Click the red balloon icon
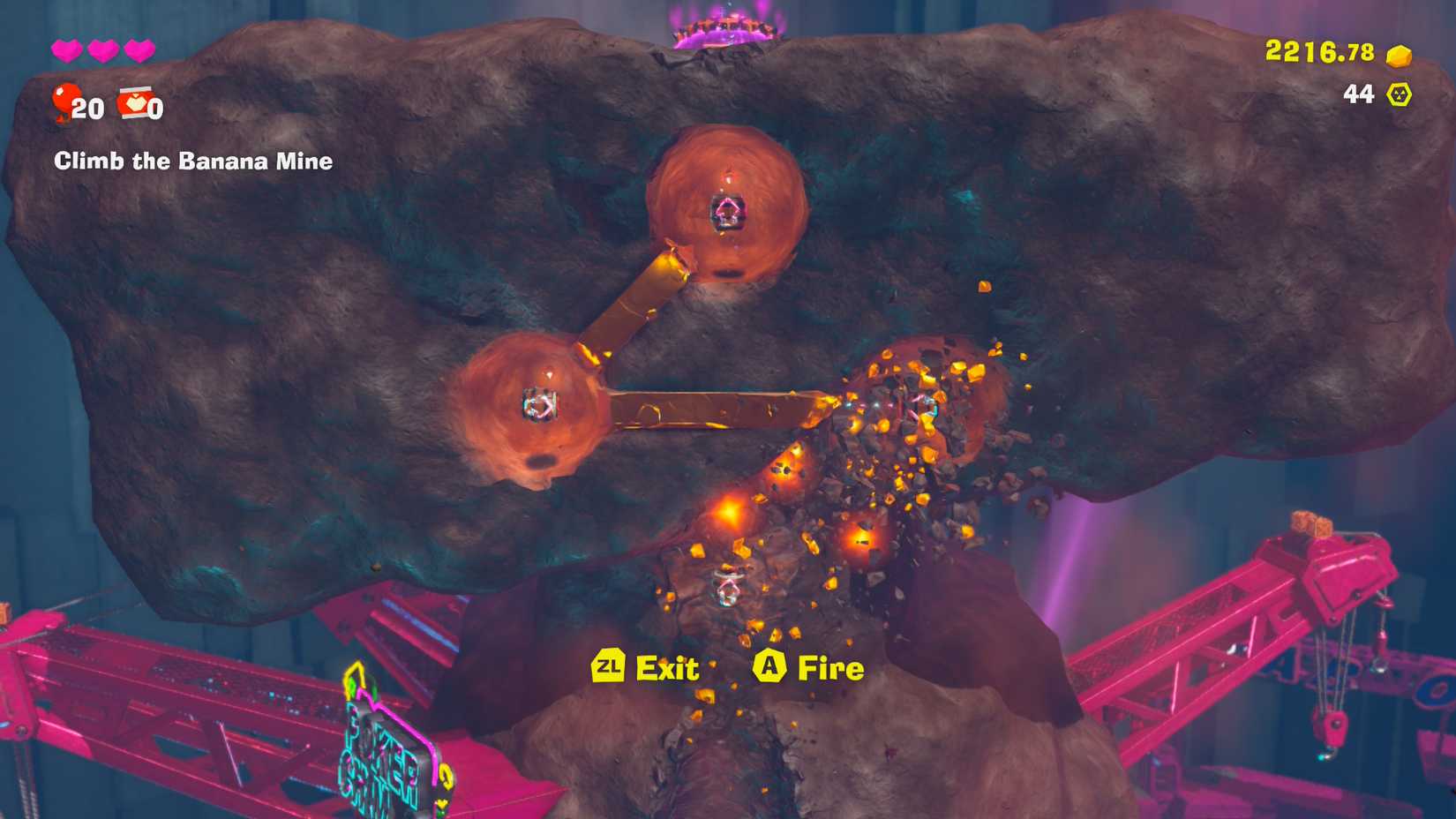The height and width of the screenshot is (819, 1456). 64,101
